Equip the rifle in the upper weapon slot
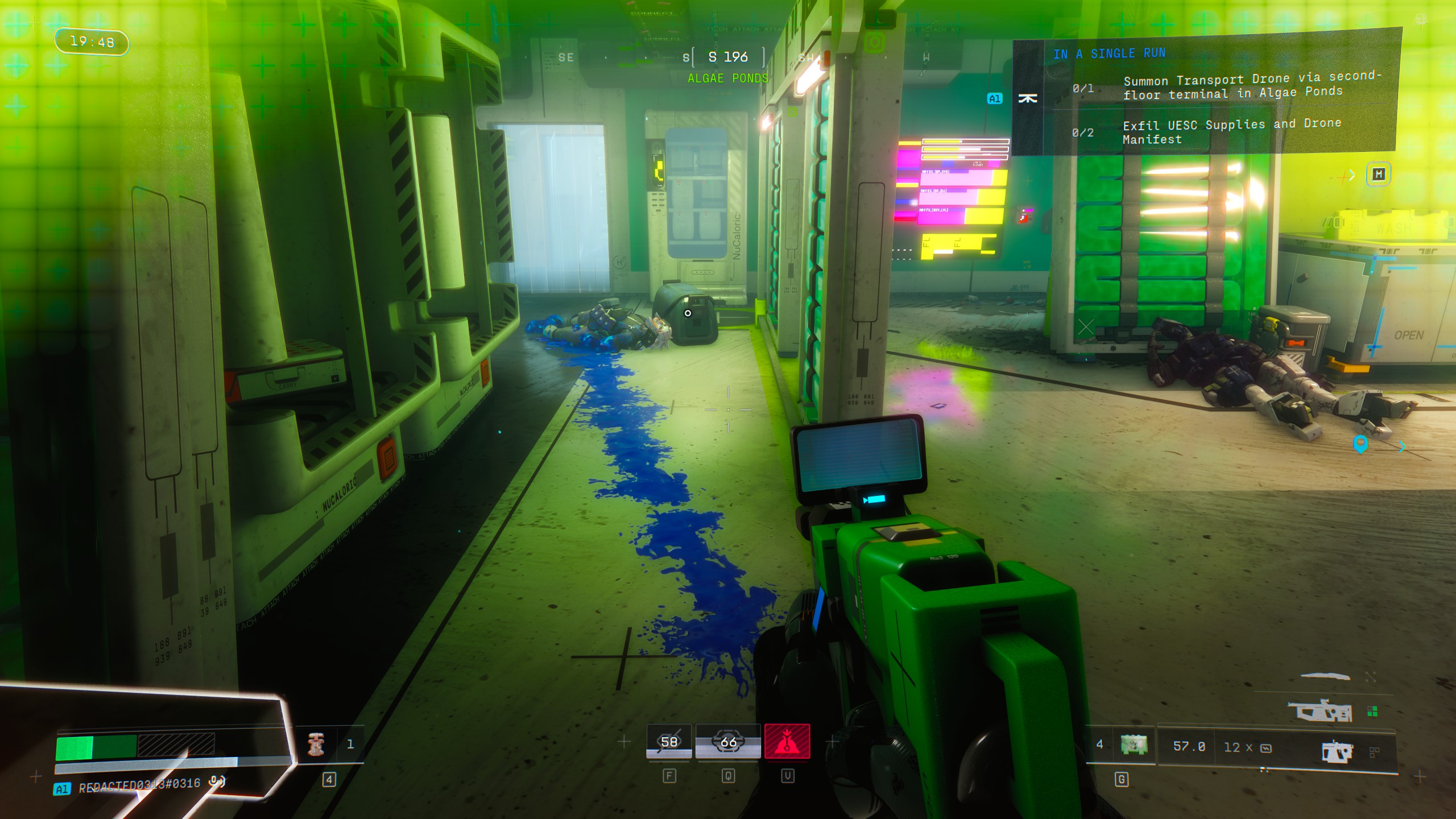This screenshot has height=819, width=1456. (1320, 712)
